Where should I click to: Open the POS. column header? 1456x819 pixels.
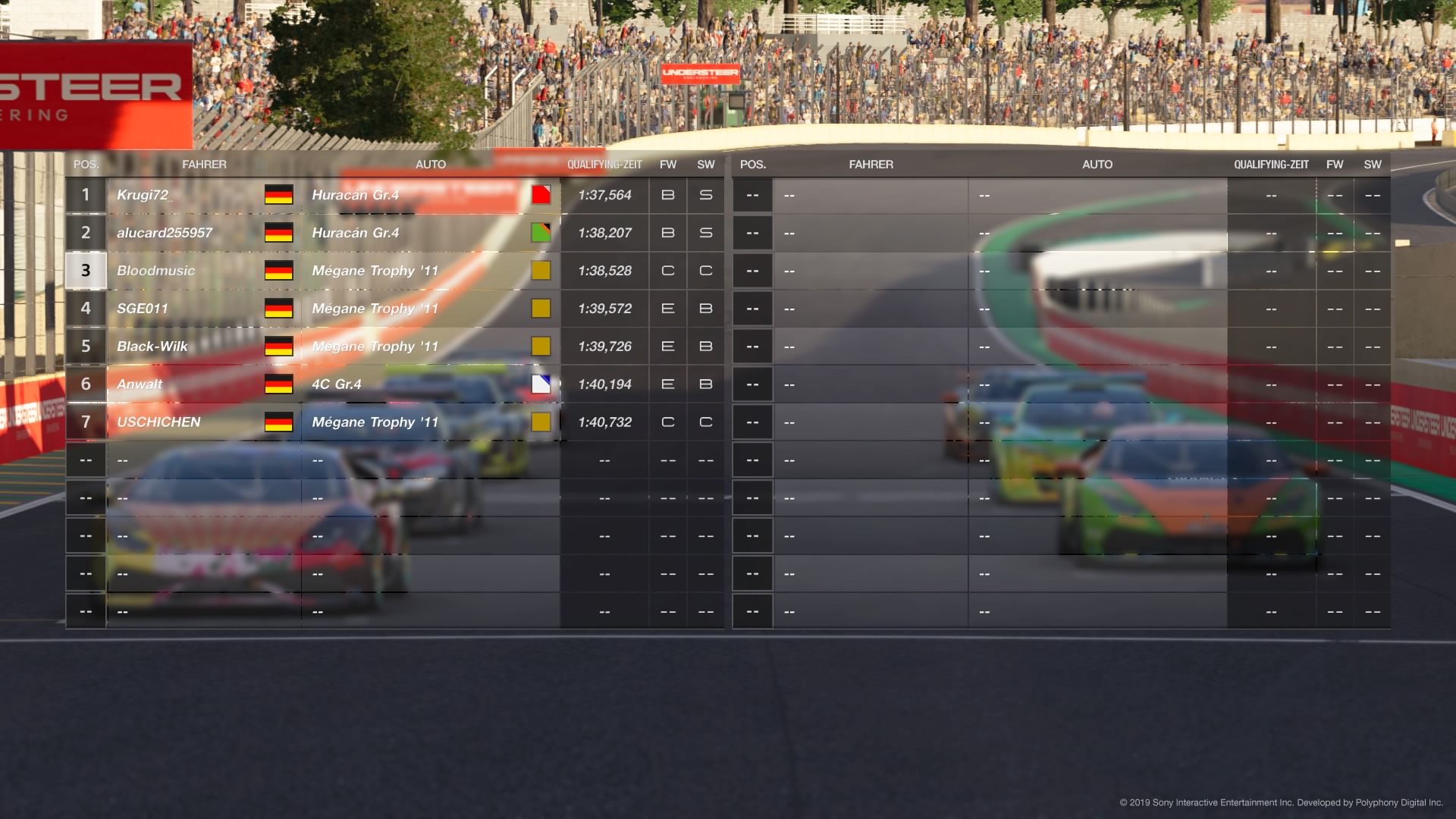click(x=86, y=164)
